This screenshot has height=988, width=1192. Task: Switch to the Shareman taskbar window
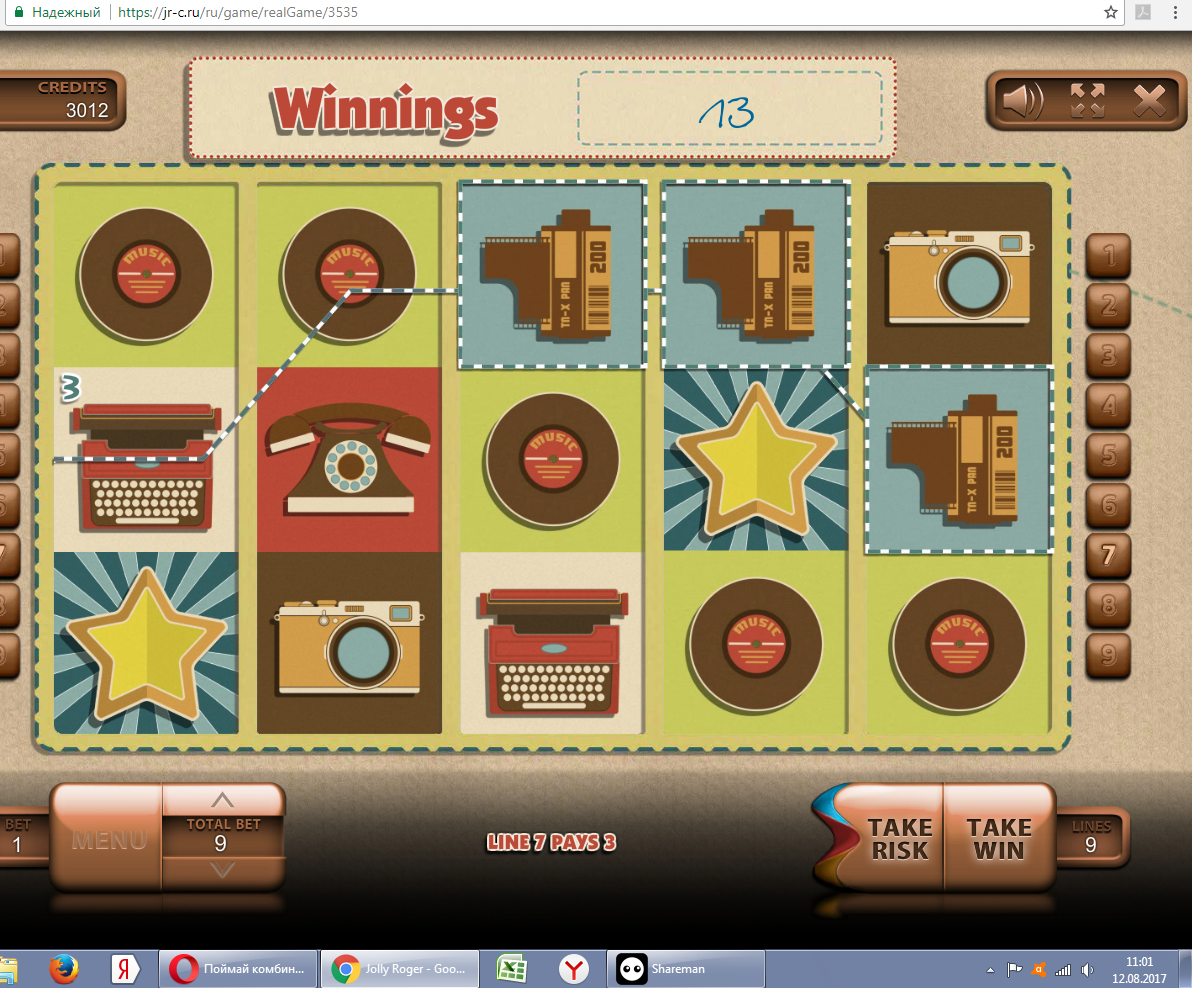tap(675, 968)
